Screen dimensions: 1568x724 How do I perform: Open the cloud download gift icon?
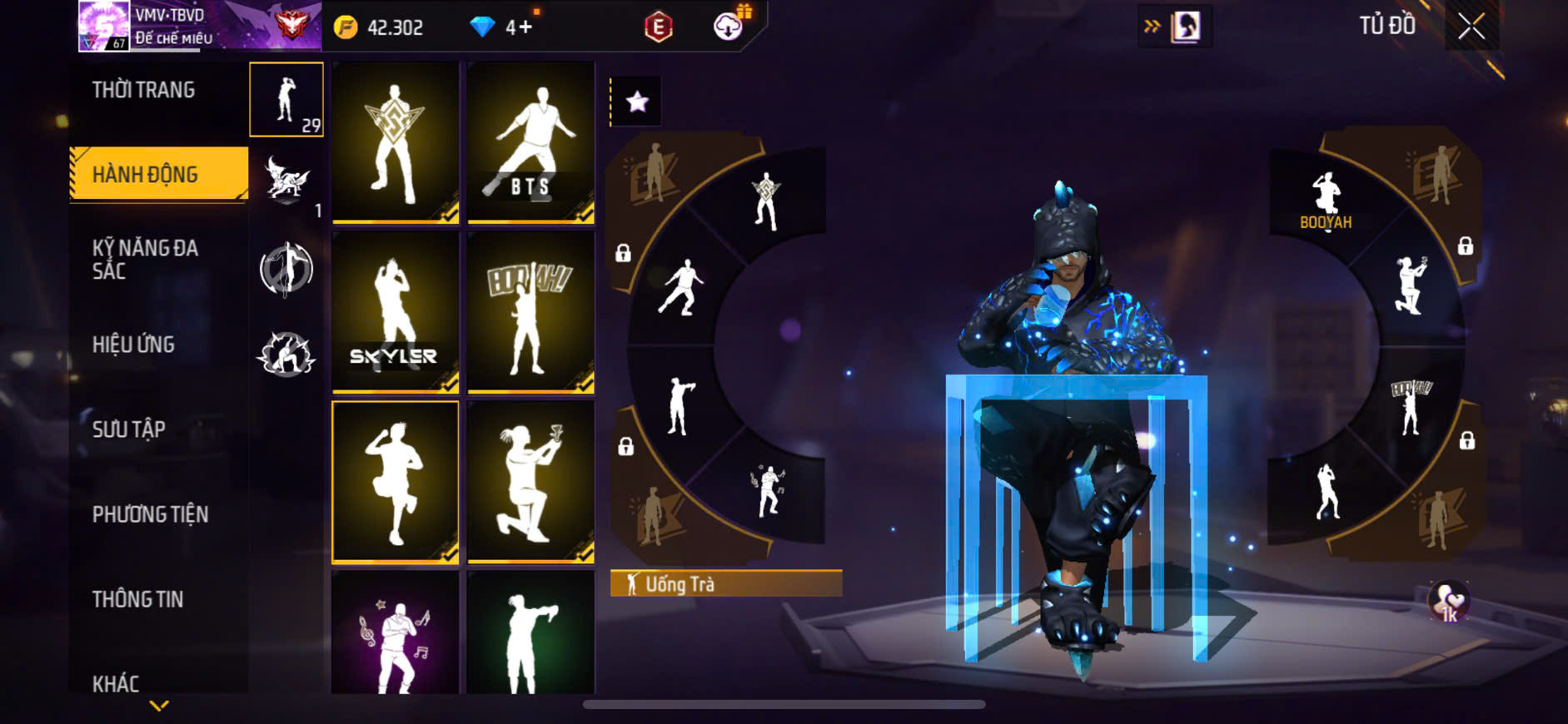(x=729, y=27)
